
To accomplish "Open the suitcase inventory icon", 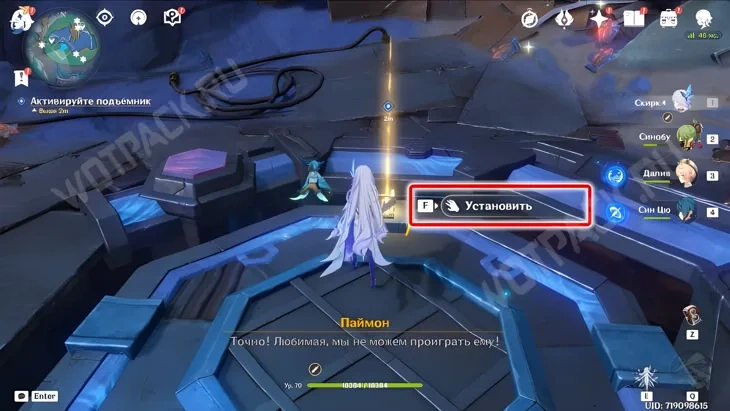I will coord(669,18).
